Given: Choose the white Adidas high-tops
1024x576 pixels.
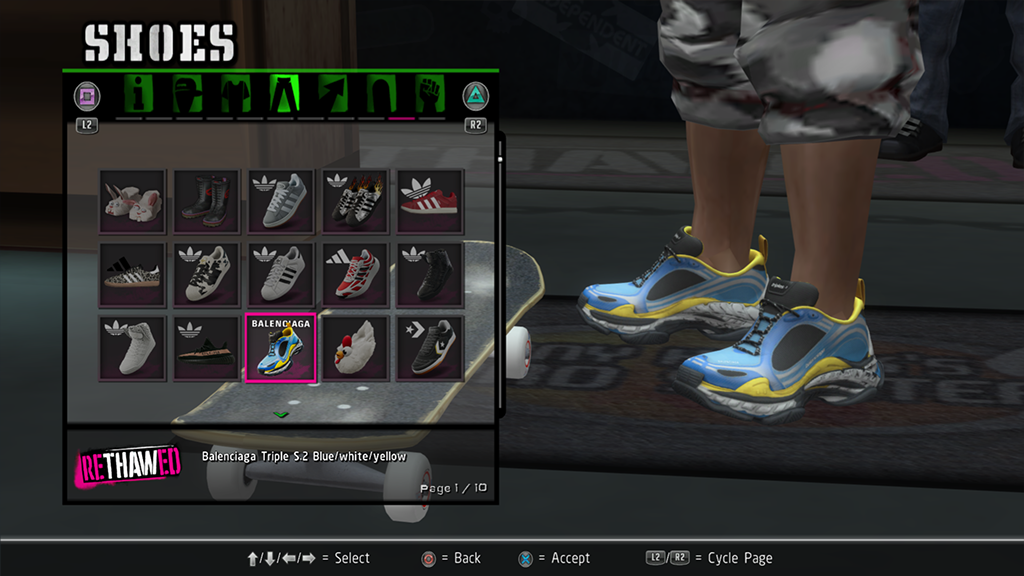Looking at the screenshot, I should coord(132,348).
